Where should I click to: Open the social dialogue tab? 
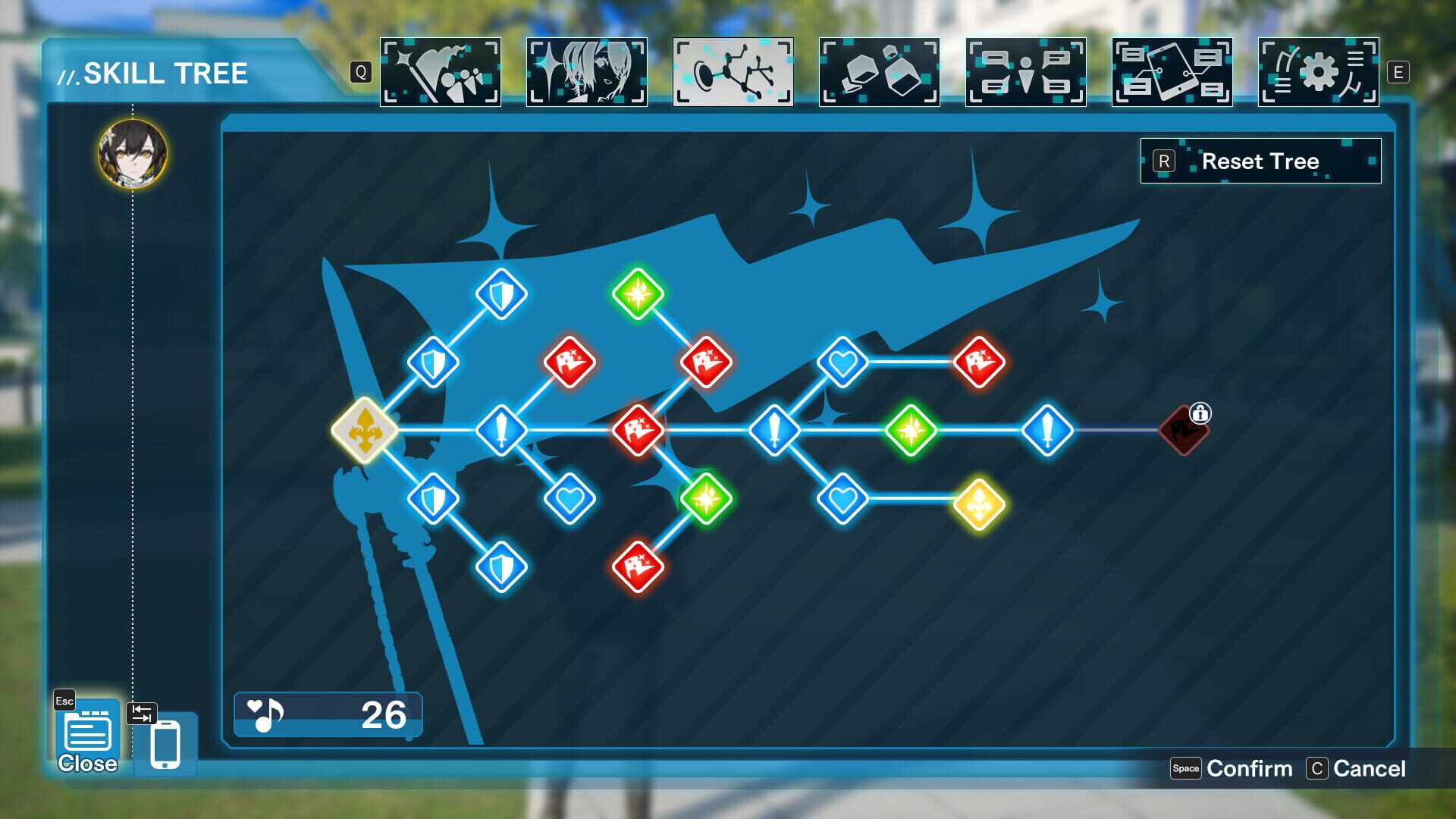coord(1025,73)
